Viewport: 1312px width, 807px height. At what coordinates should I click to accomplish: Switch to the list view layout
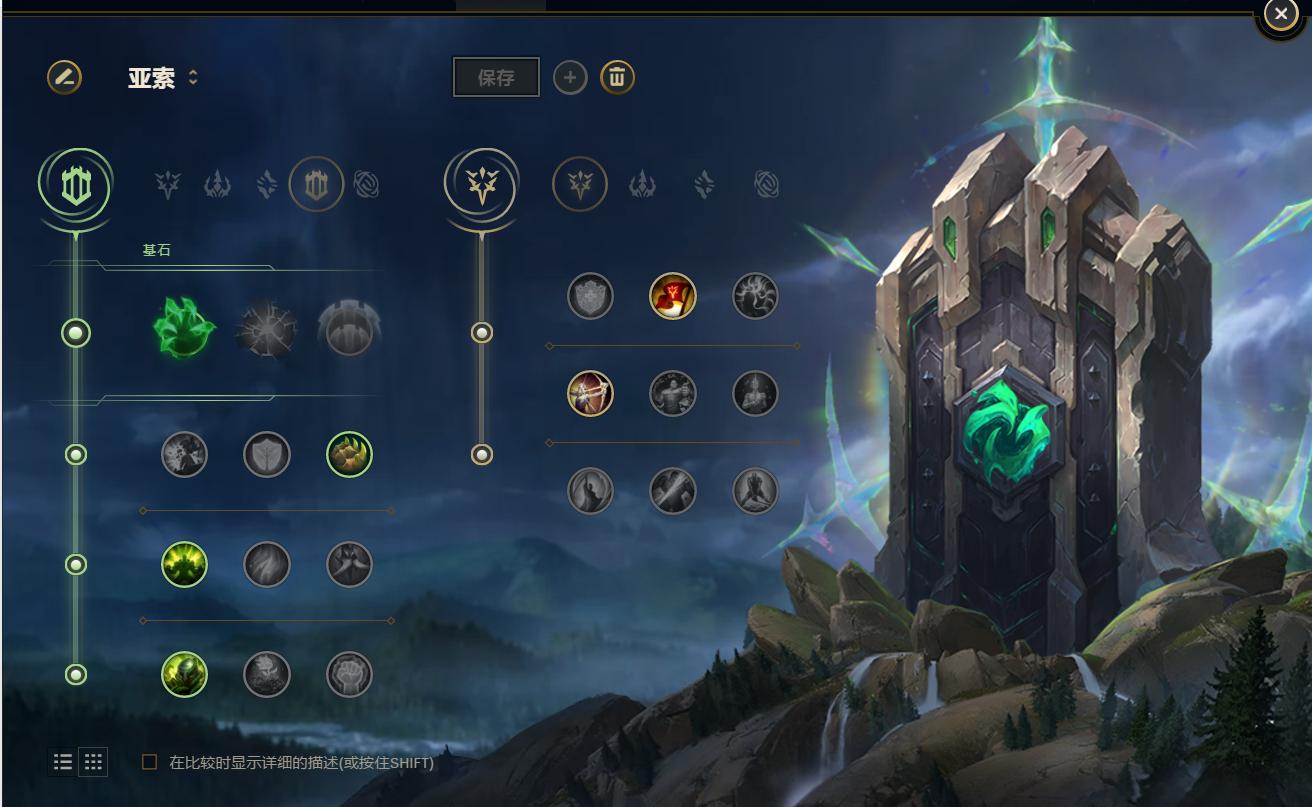point(63,762)
